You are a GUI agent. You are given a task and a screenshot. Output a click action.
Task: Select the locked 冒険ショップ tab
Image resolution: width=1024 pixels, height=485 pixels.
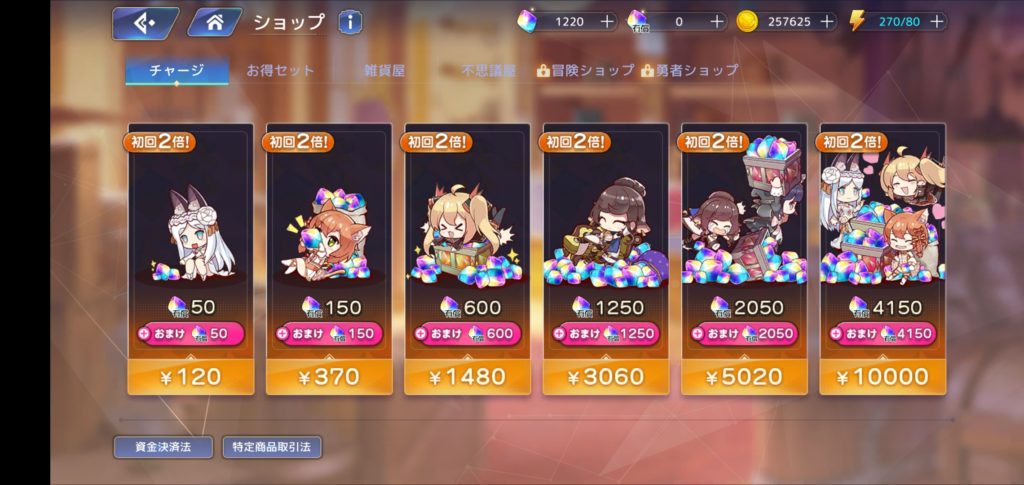[x=586, y=71]
